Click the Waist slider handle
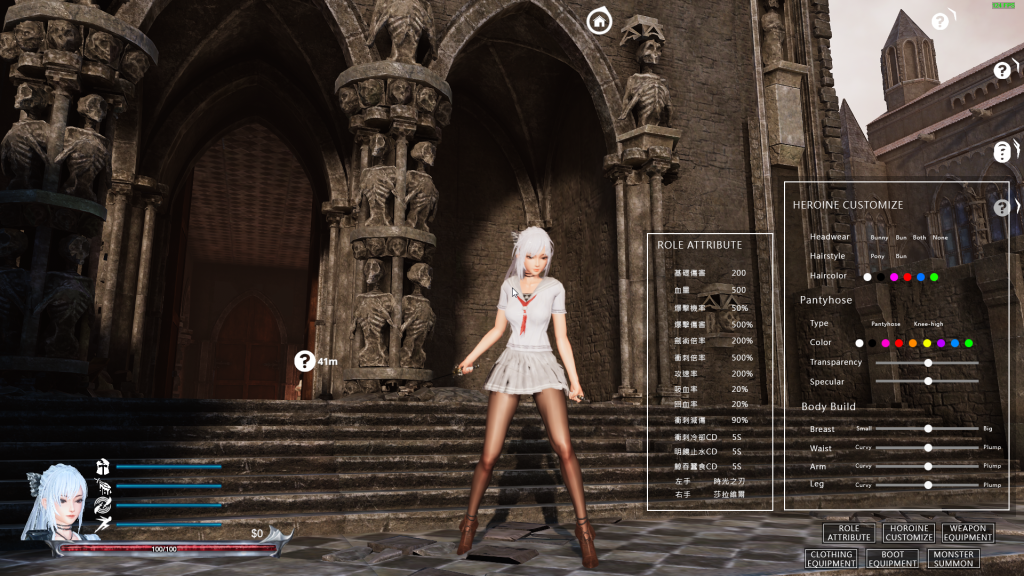This screenshot has width=1024, height=576. (x=928, y=447)
